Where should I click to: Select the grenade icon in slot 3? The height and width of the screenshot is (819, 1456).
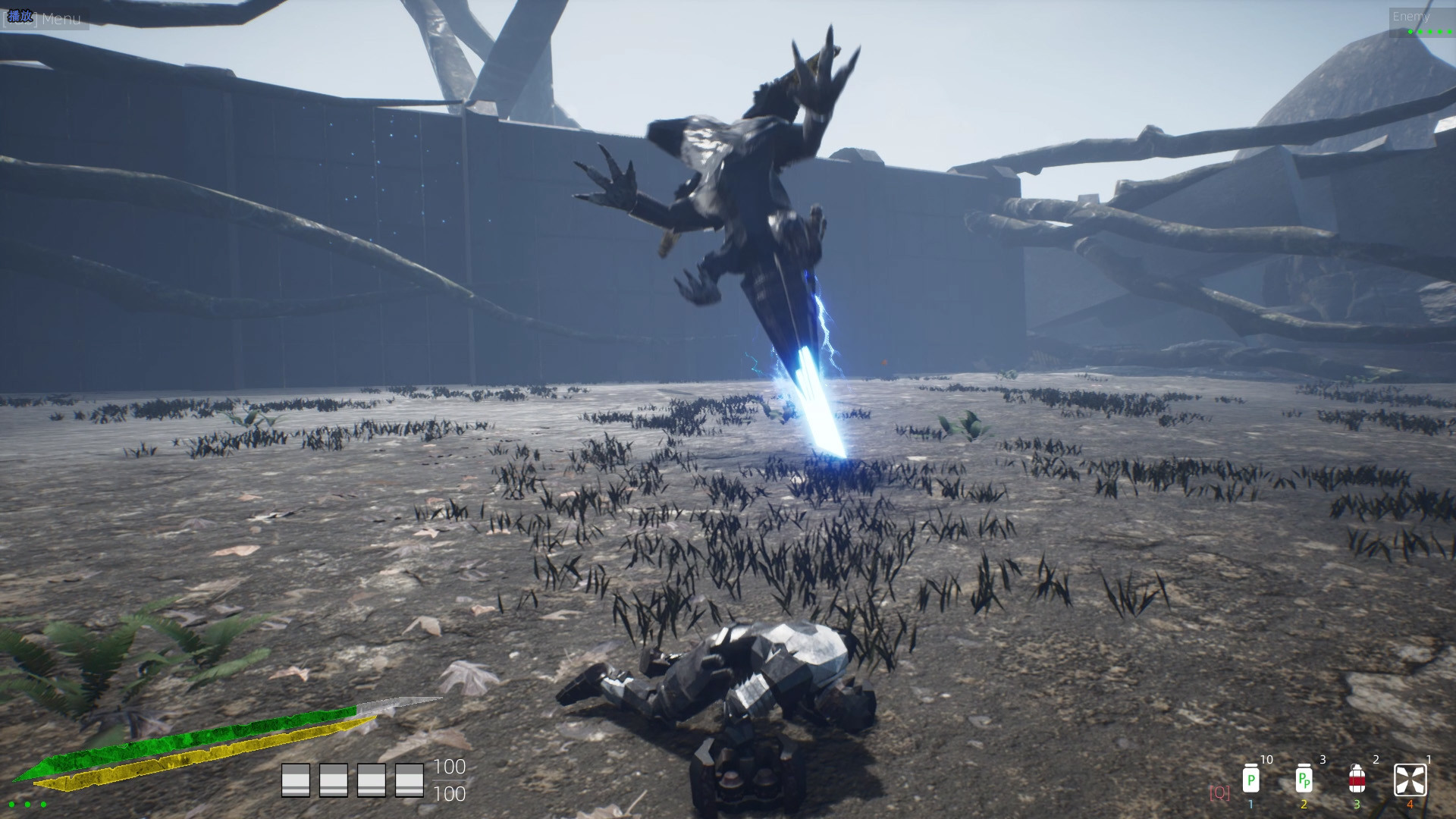[1357, 779]
